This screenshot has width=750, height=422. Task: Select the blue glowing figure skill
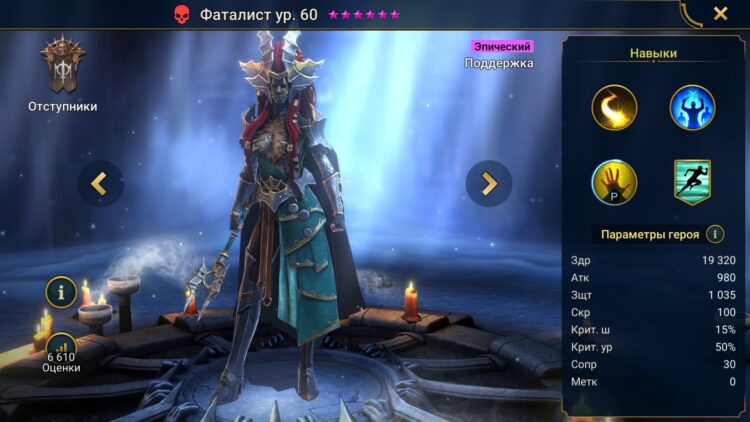pos(692,108)
